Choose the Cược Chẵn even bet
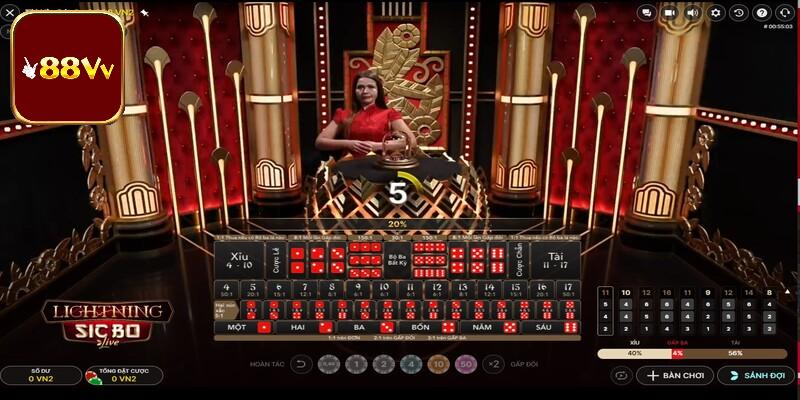 click(x=519, y=259)
